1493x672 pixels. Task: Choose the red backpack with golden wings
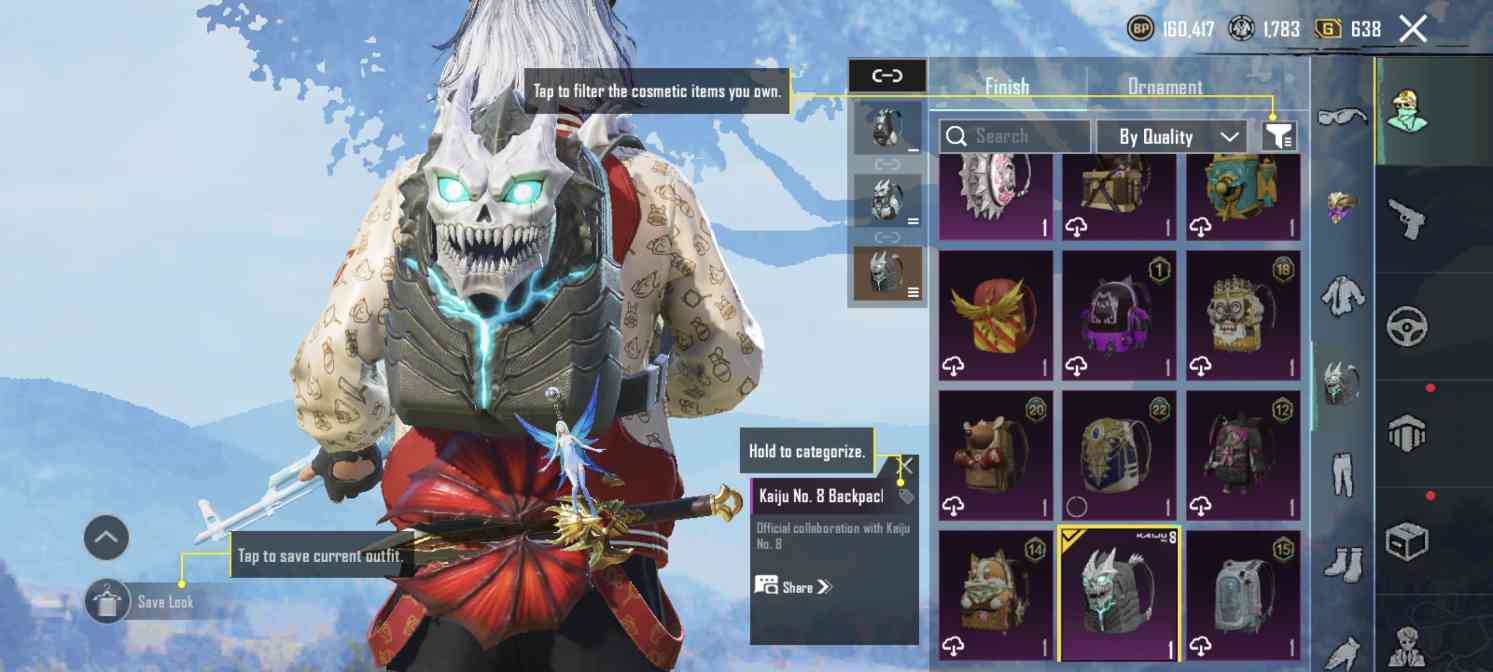pos(995,314)
